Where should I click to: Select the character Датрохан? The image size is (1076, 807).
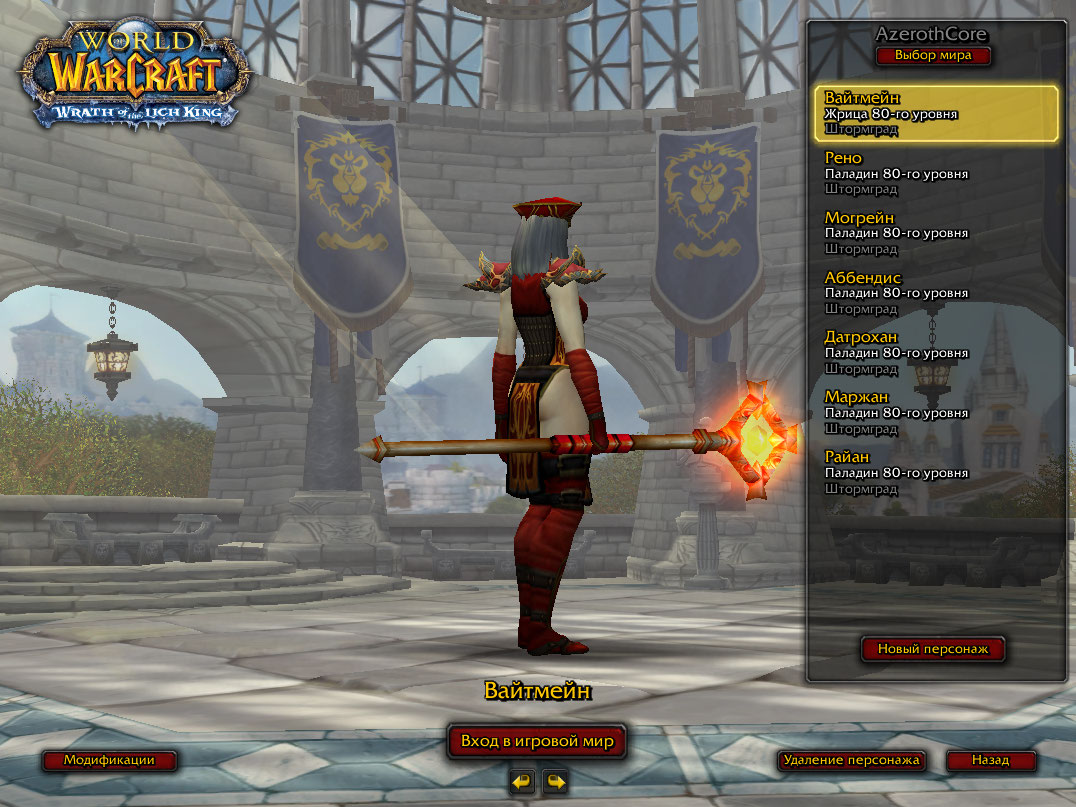[937, 353]
